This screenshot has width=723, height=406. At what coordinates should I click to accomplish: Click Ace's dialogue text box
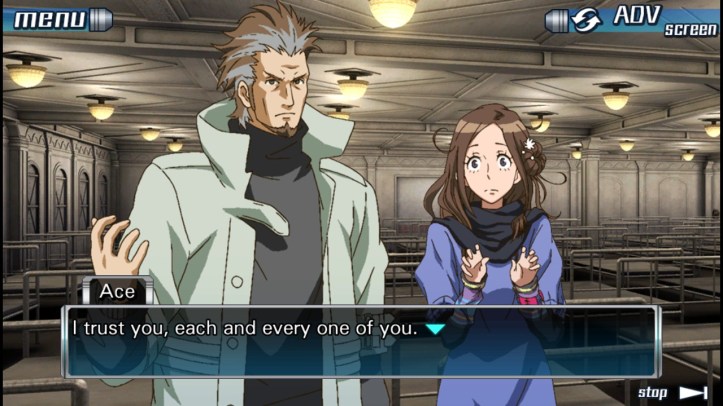pos(360,342)
